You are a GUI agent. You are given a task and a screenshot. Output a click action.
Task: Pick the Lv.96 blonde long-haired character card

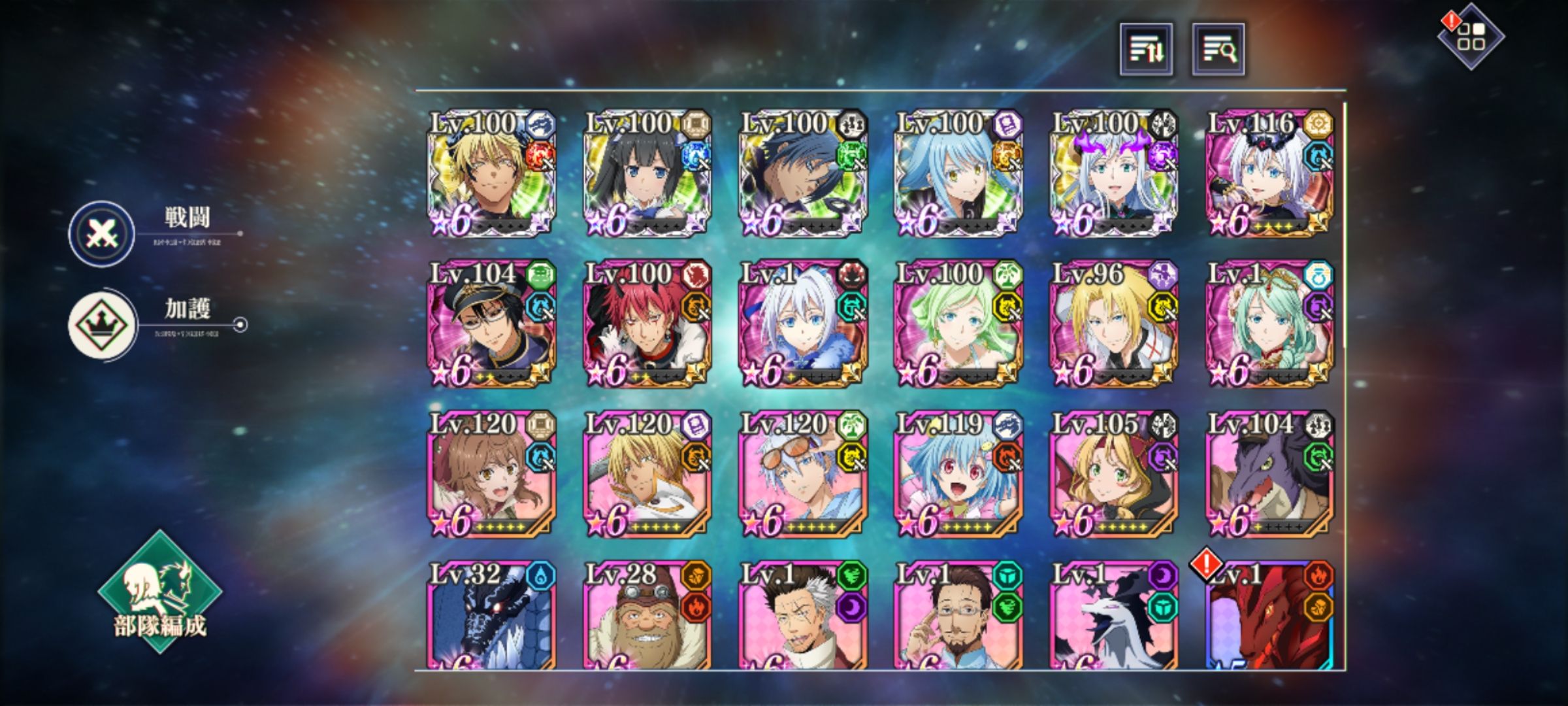[1113, 324]
